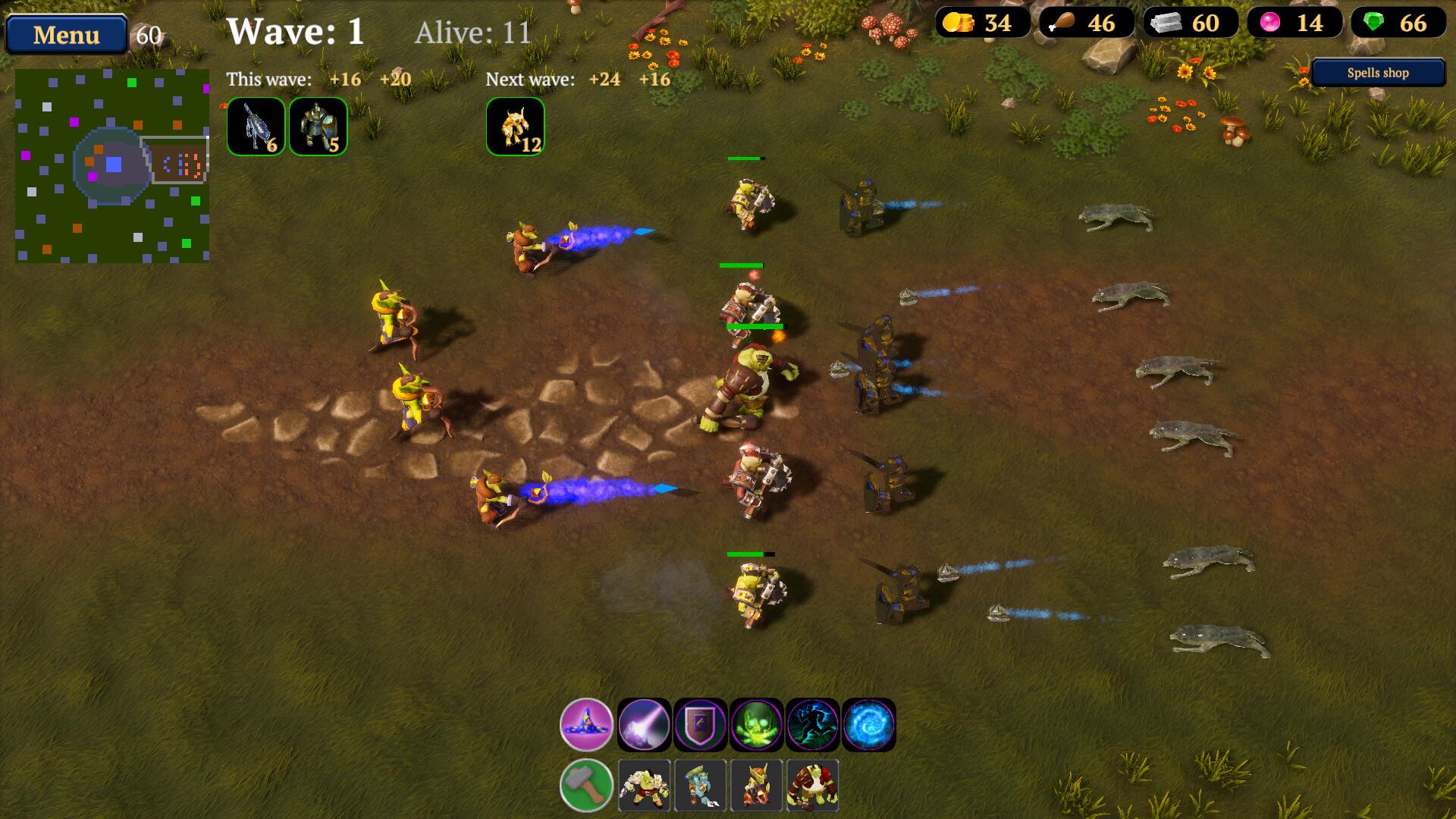The image size is (1456, 819).
Task: Select the next wave creature icon showing 12
Action: pyautogui.click(x=515, y=126)
